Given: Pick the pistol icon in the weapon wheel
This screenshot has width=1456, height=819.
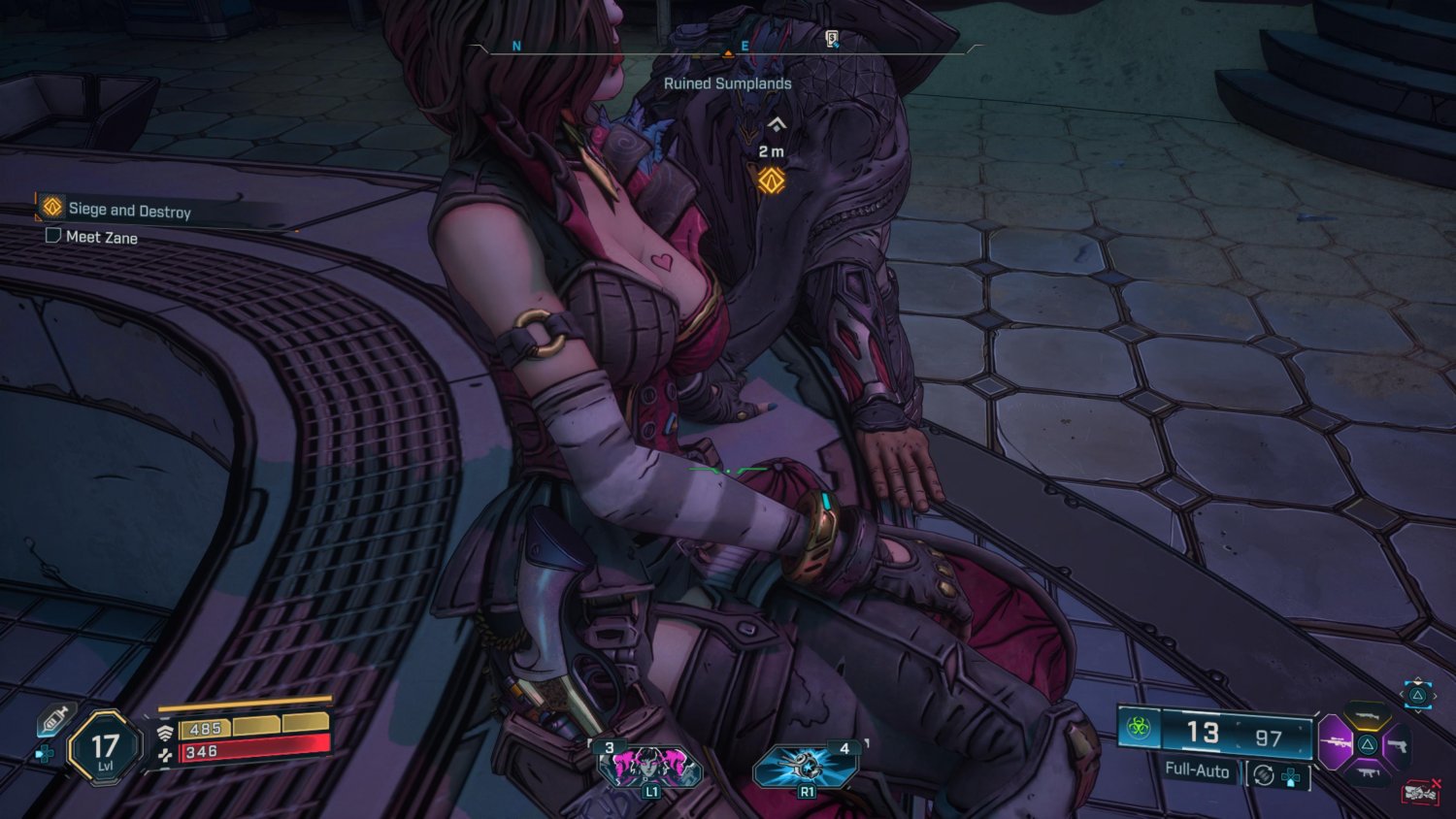Looking at the screenshot, I should tap(1399, 745).
